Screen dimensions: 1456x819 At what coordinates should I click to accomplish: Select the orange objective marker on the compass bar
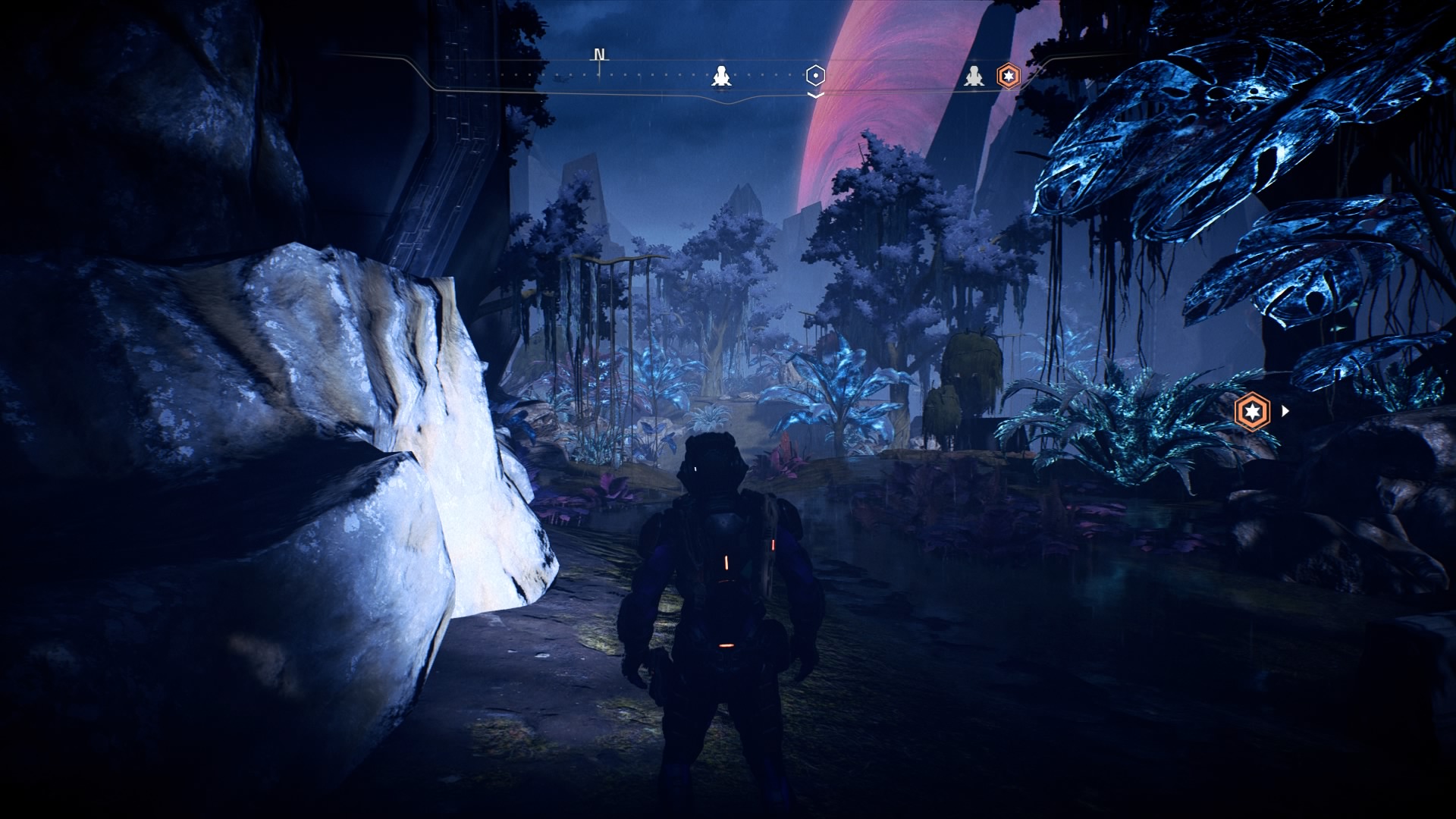1008,76
